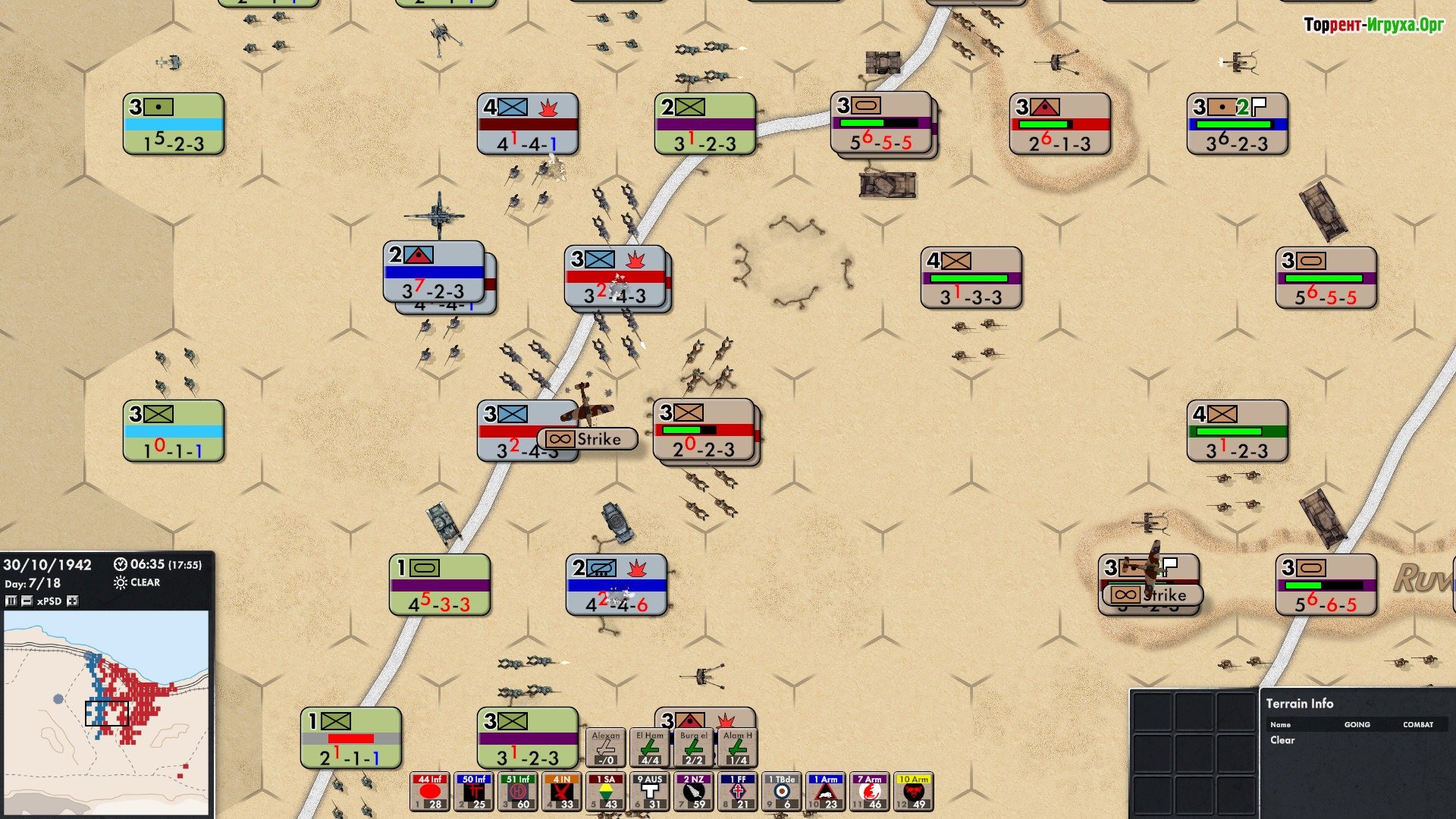
Task: Select the 1 TBde roundel button
Action: pos(782,792)
